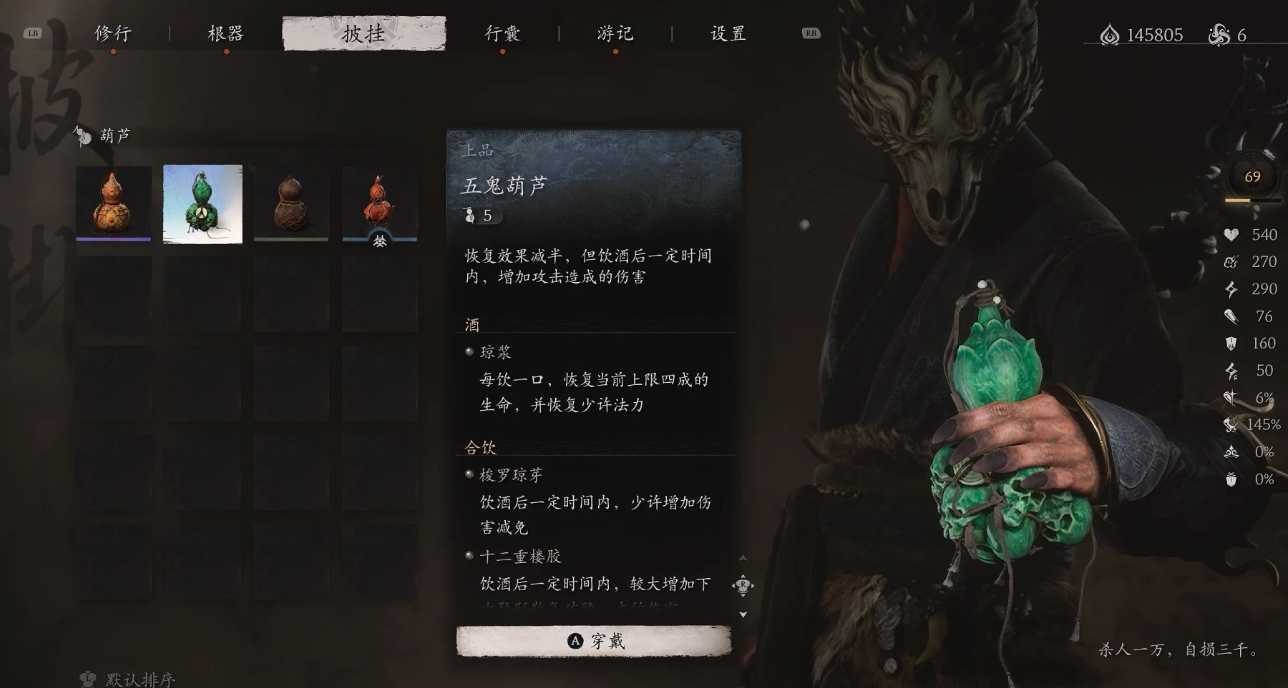1288x688 pixels.
Task: Select the orange patterned gourd slot
Action: (x=114, y=203)
